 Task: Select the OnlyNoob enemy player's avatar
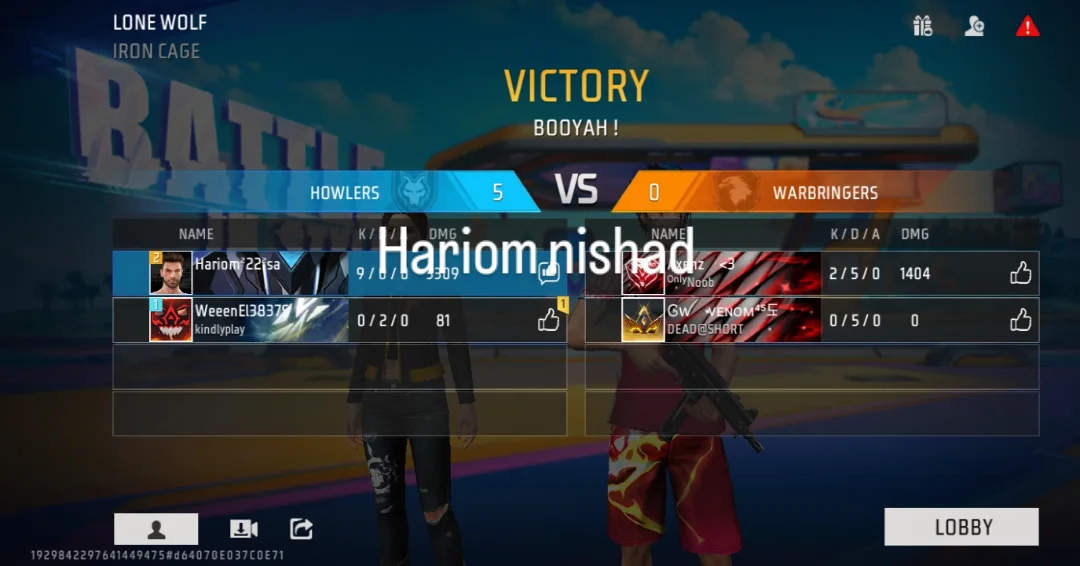point(643,273)
